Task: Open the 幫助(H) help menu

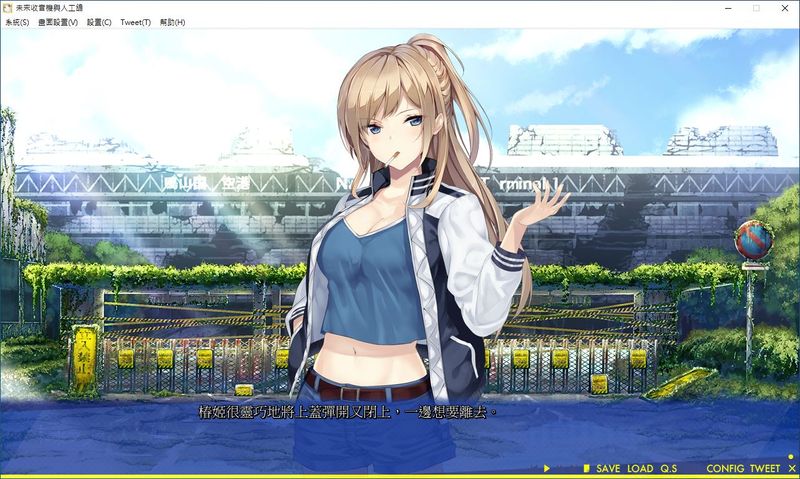Action: [x=172, y=22]
